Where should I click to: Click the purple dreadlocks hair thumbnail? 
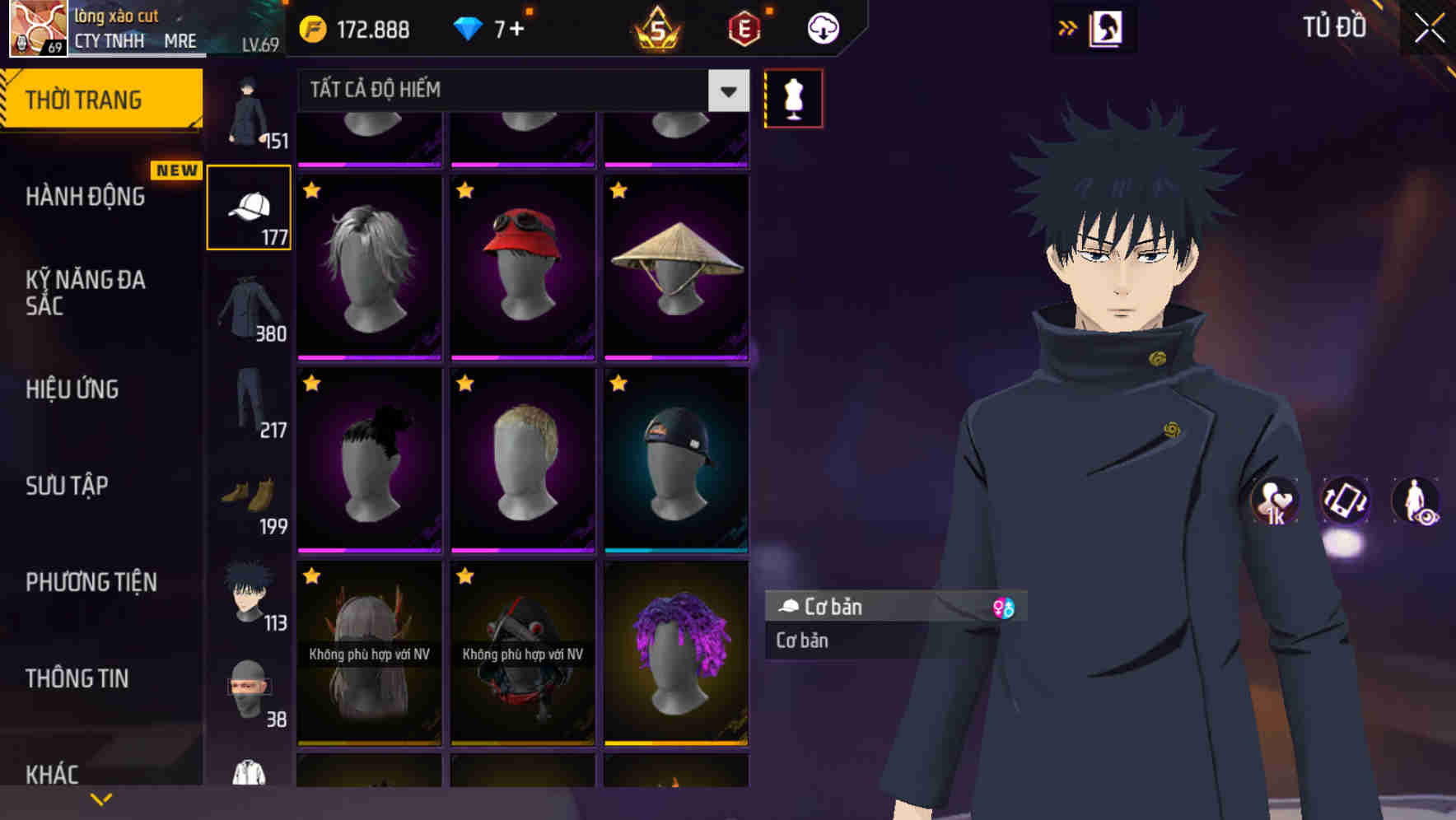(x=677, y=650)
